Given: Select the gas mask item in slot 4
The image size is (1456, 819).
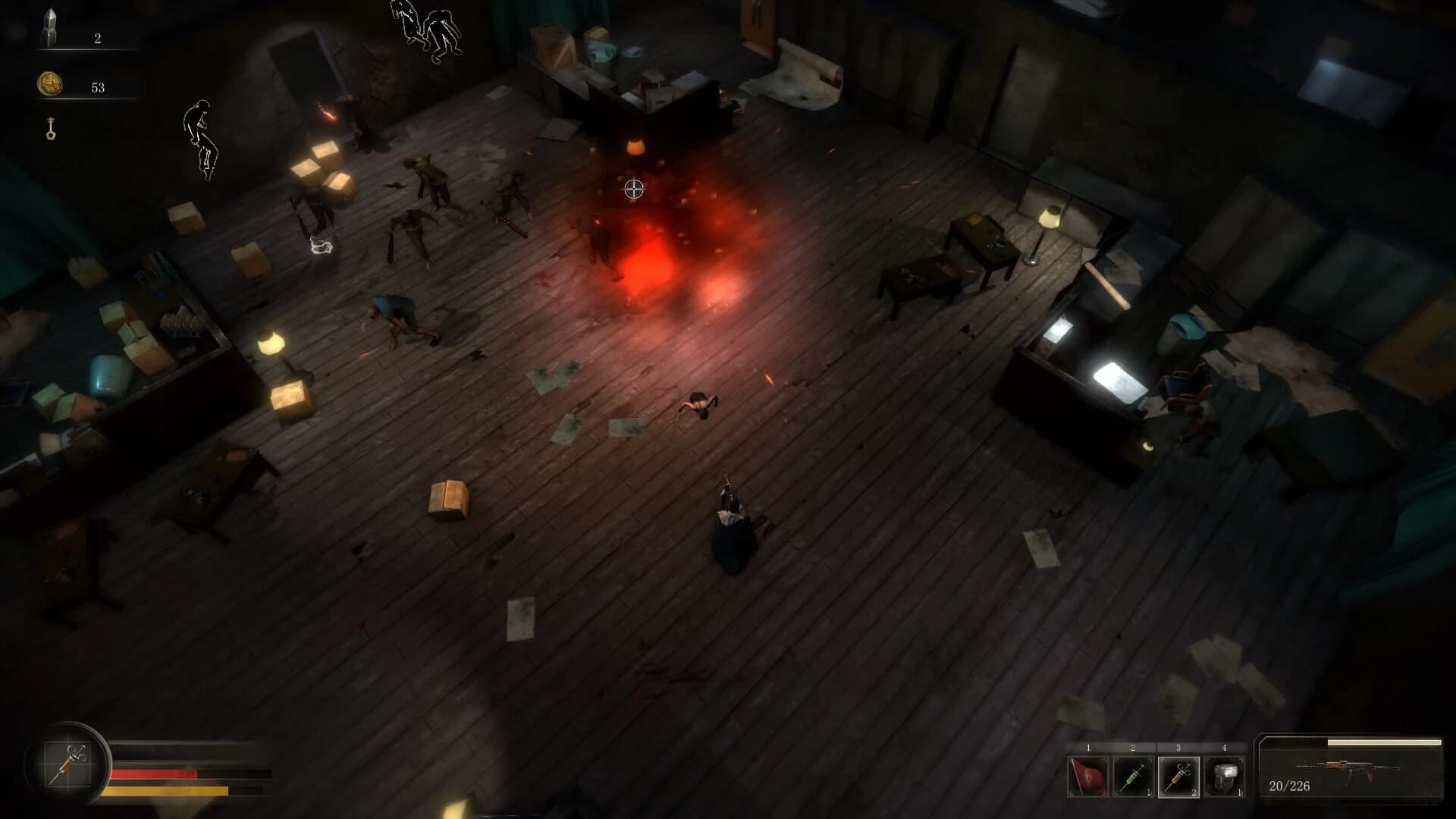Looking at the screenshot, I should [1224, 776].
